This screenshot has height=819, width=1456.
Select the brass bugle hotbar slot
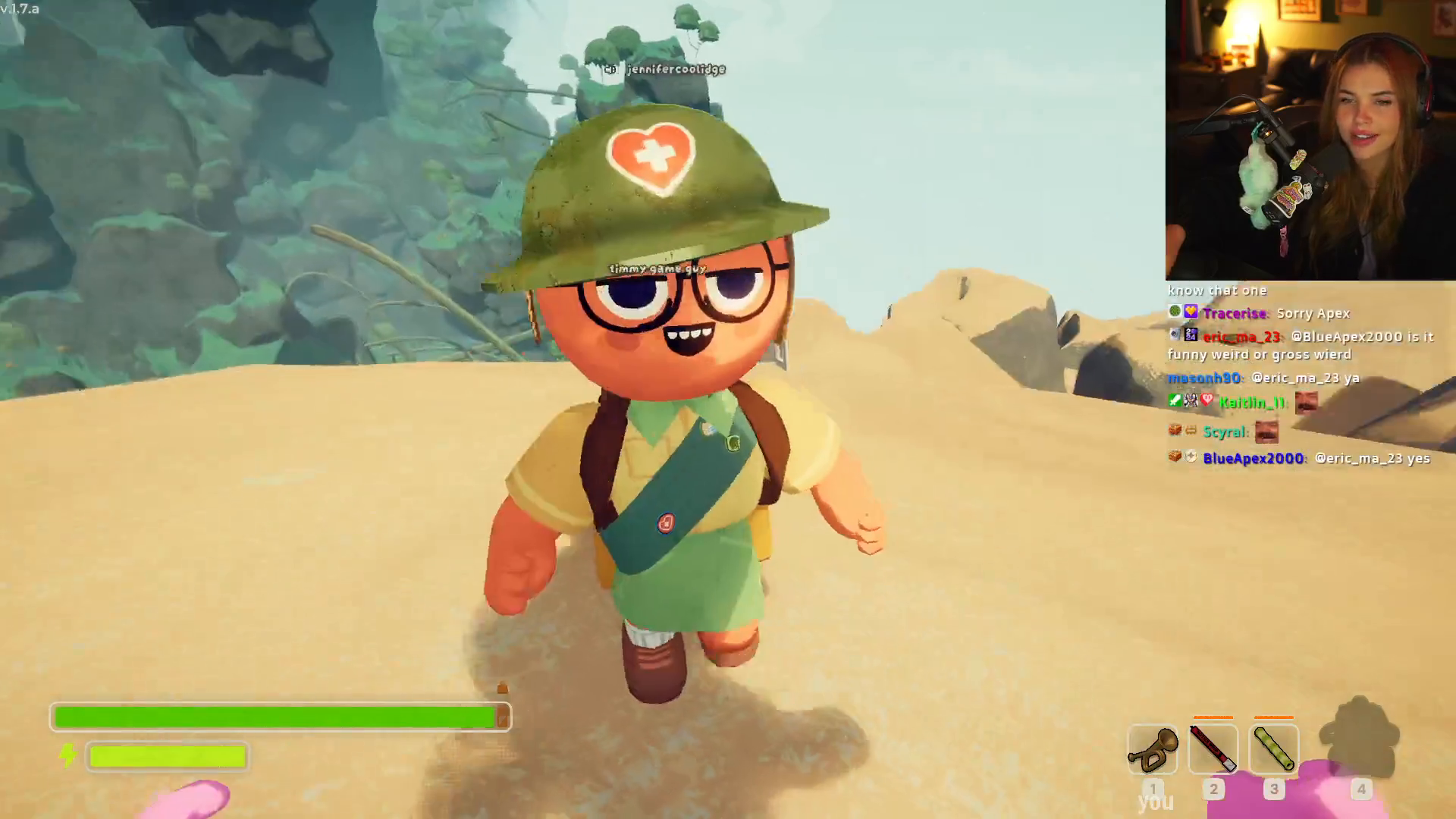(x=1152, y=749)
